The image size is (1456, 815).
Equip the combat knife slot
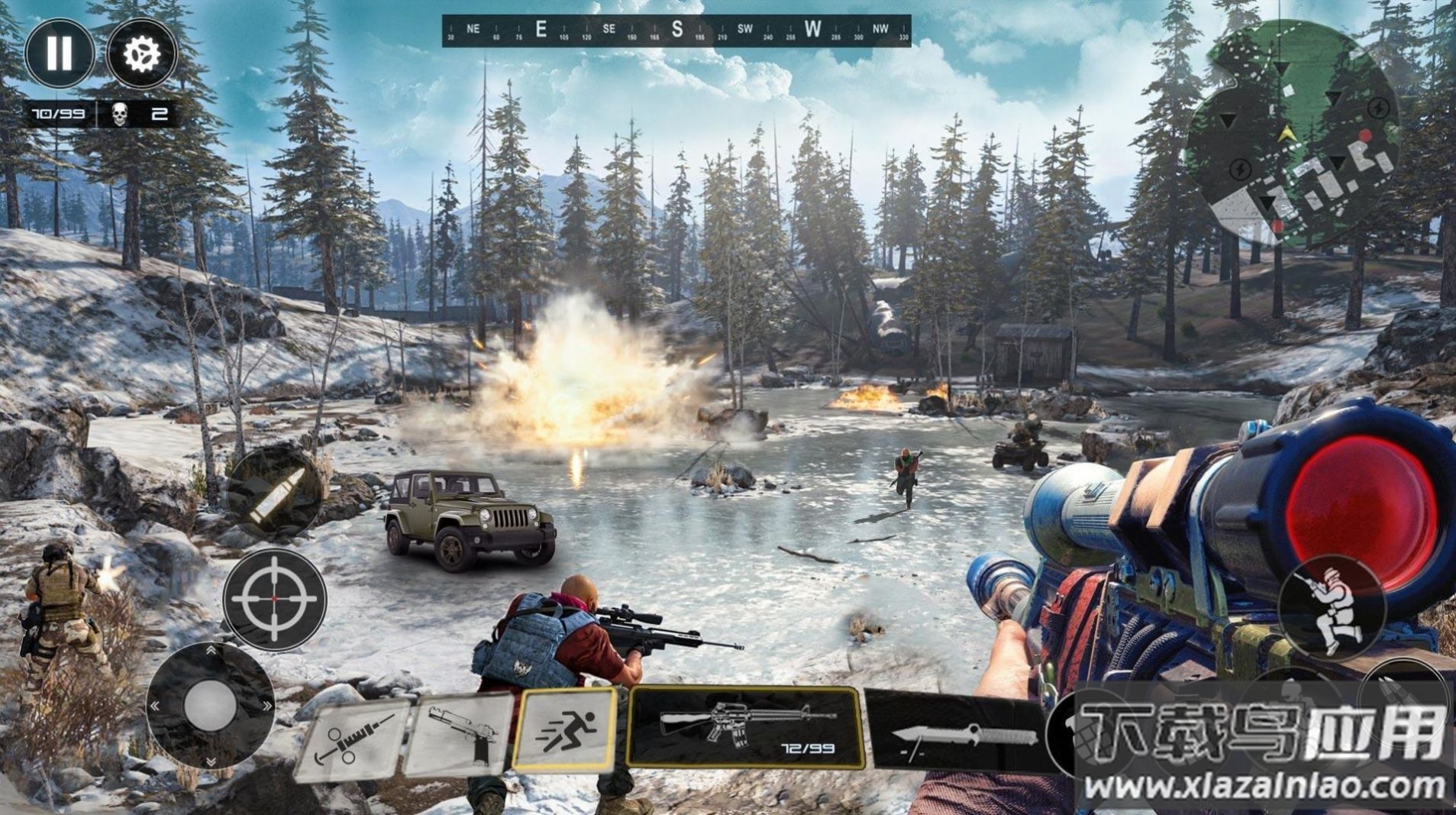pyautogui.click(x=958, y=731)
